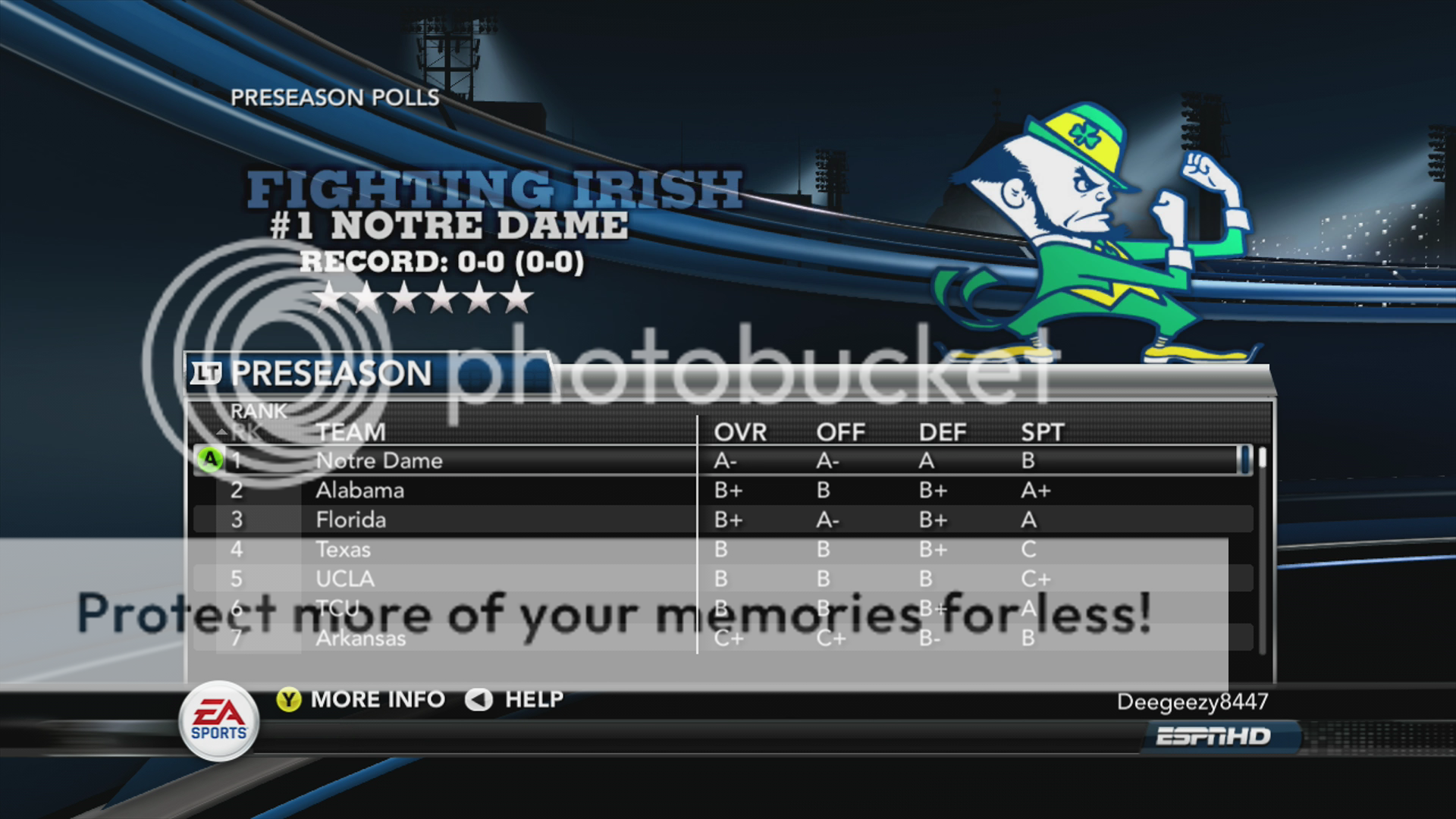Screen dimensions: 1456x819
Task: Select the Notre Dame poll row
Action: 379,460
